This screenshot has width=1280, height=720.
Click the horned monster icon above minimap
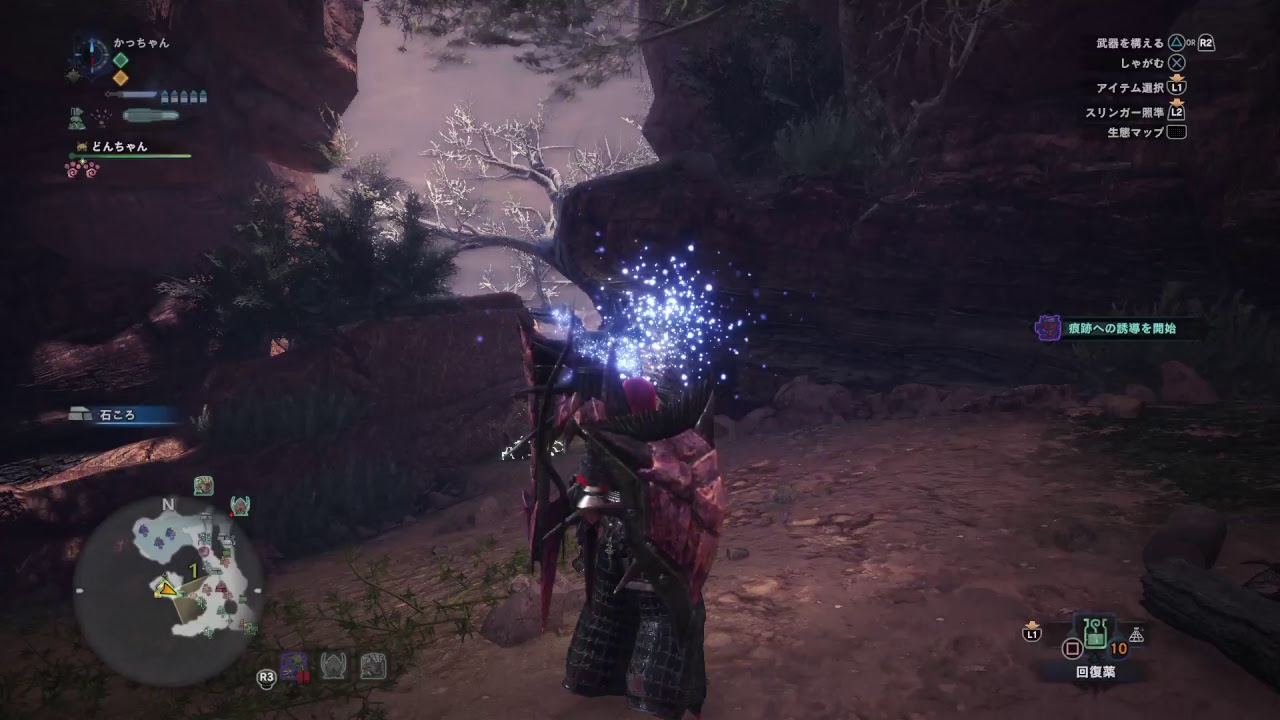point(239,506)
